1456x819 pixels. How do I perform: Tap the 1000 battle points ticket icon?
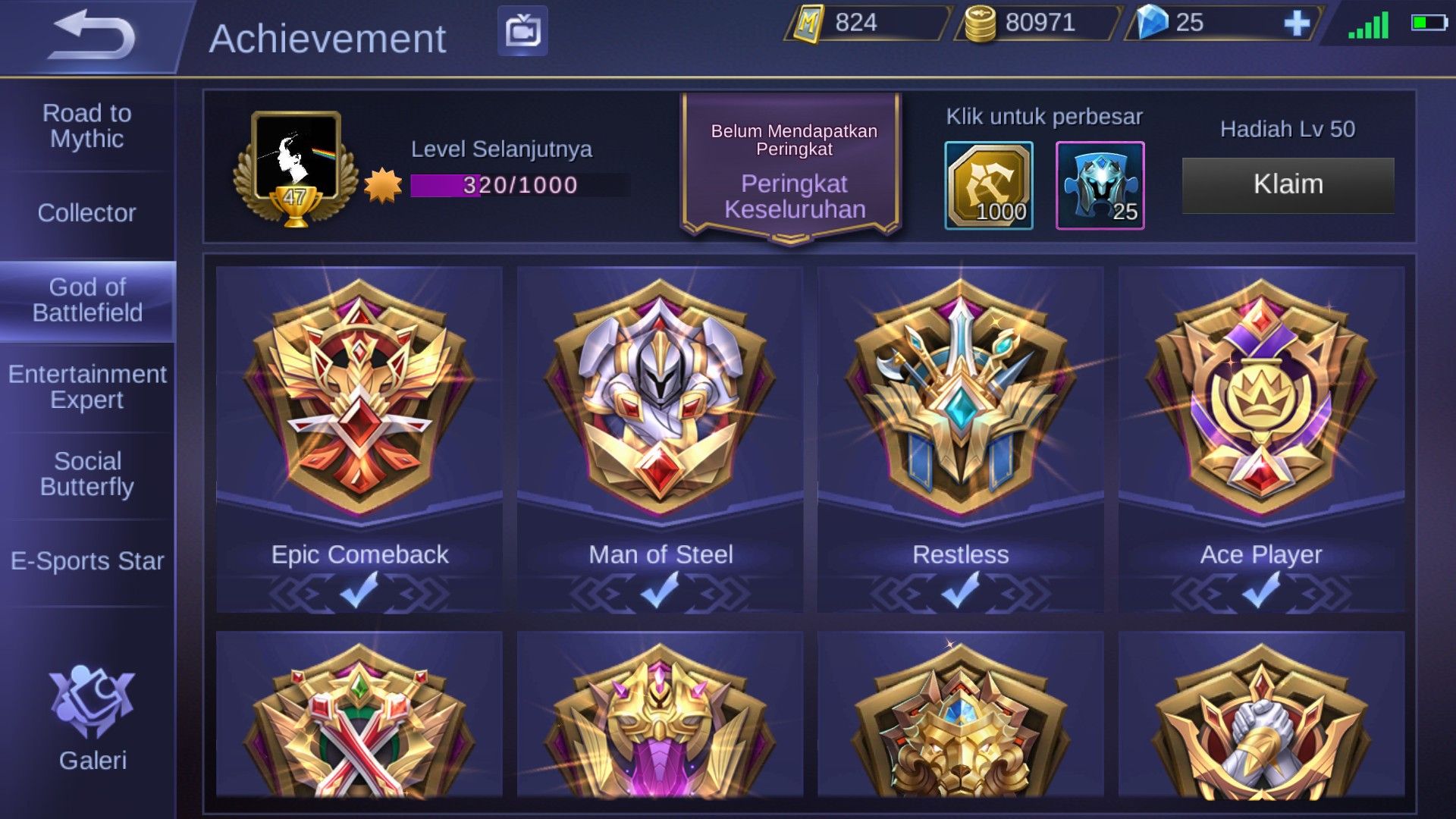point(990,184)
